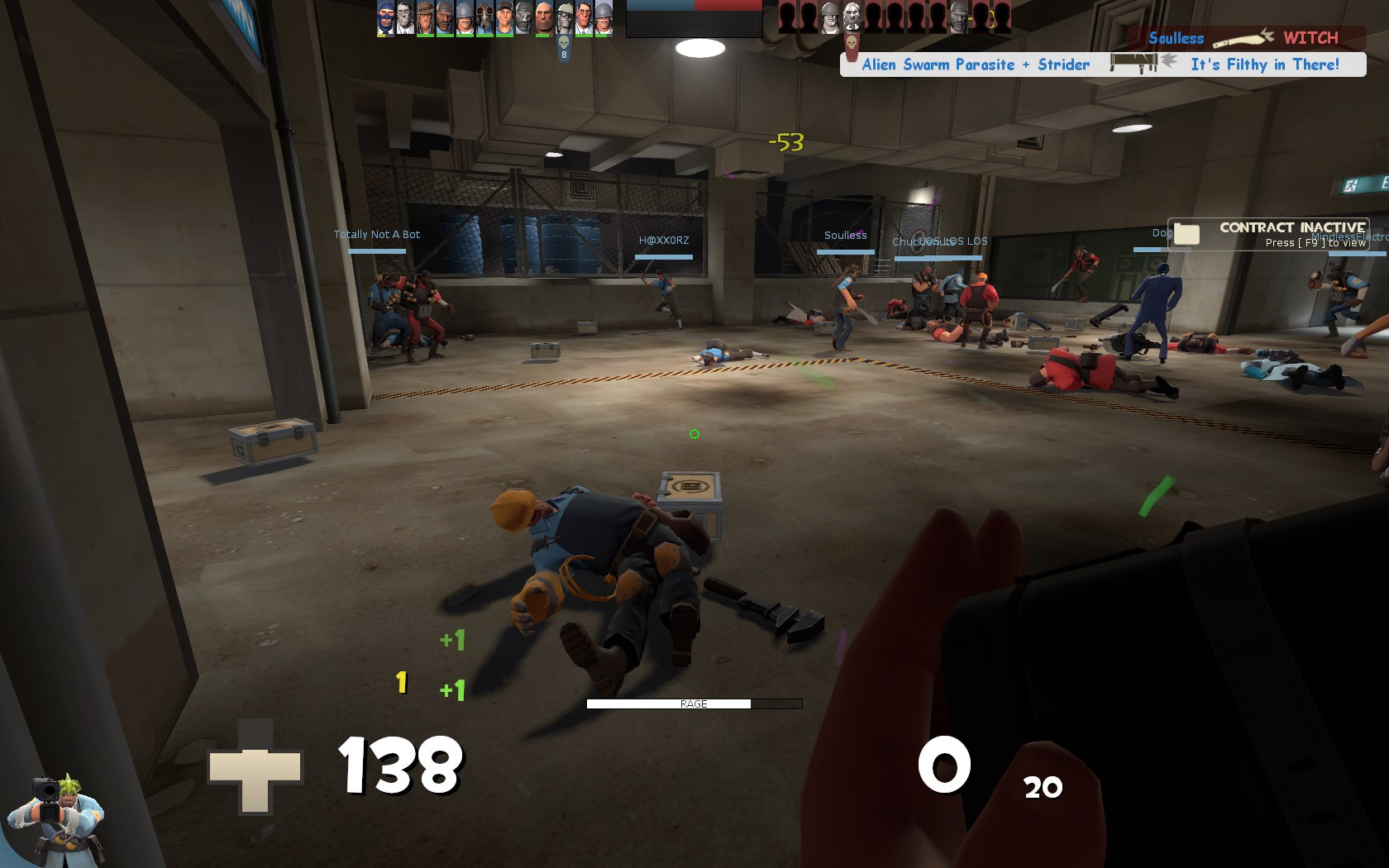Click the RAGE meter bar
Image resolution: width=1389 pixels, height=868 pixels.
coord(694,703)
